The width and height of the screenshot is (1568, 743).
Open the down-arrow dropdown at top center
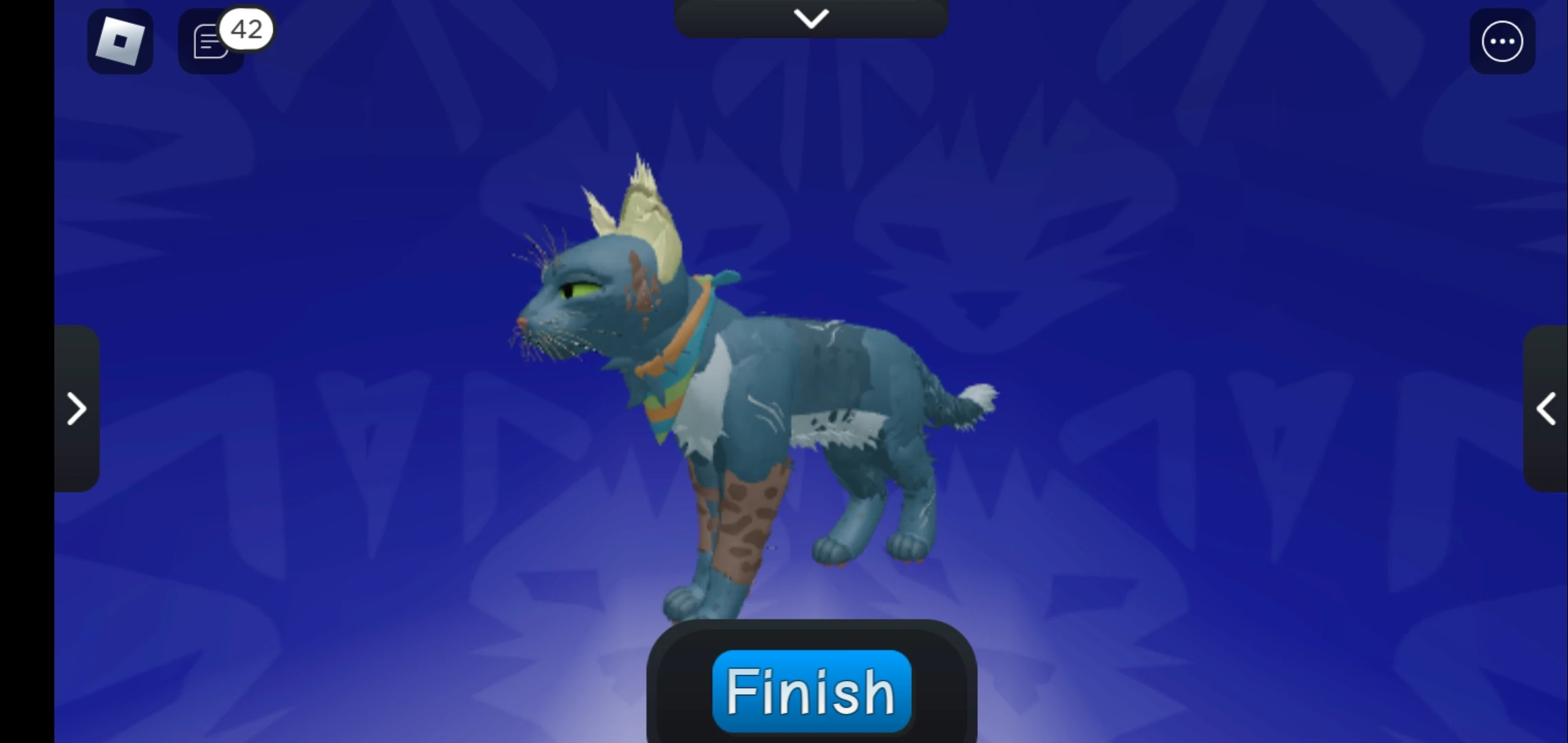(x=811, y=18)
